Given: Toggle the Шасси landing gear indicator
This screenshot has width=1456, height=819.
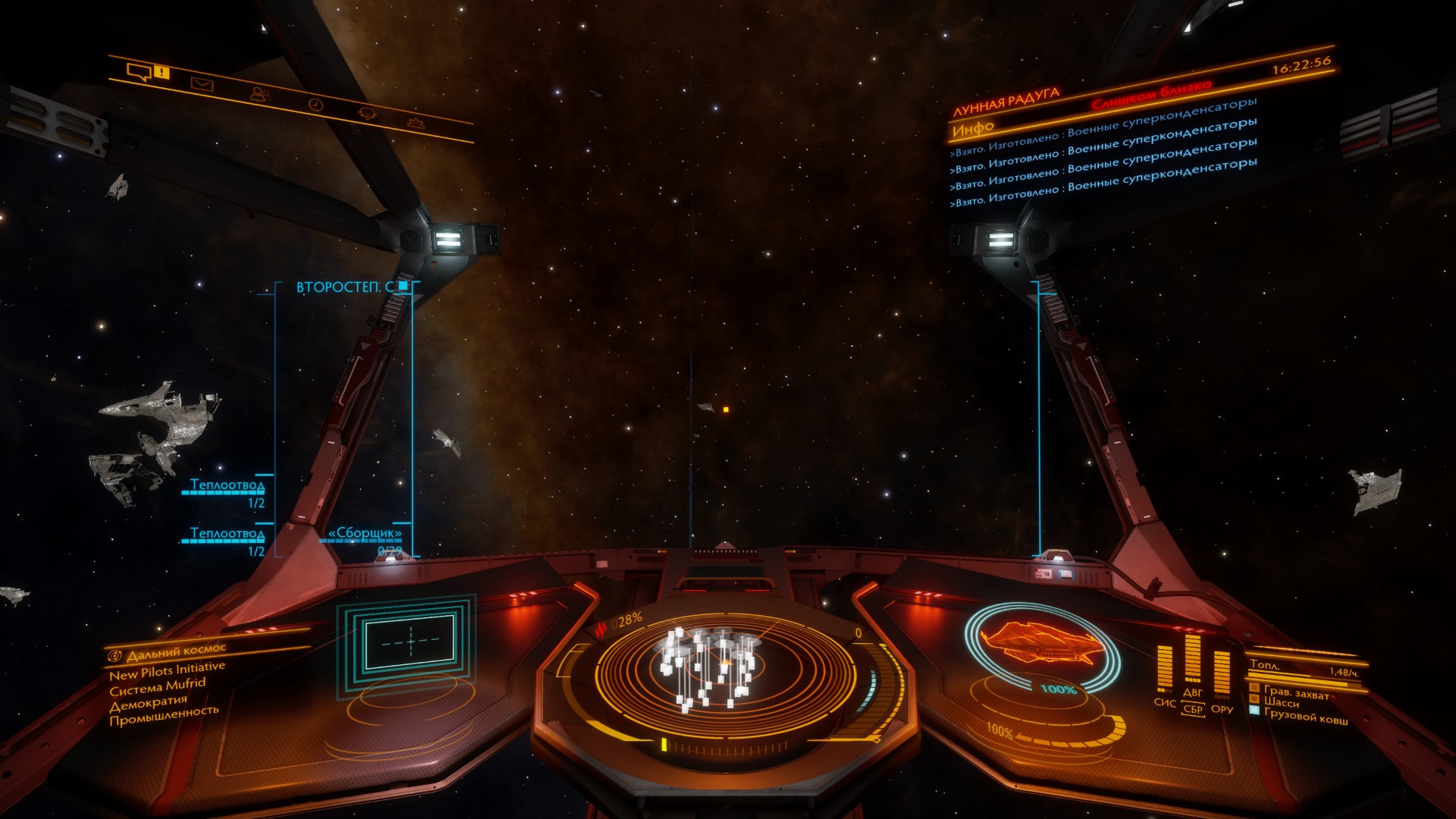Looking at the screenshot, I should 1281,703.
